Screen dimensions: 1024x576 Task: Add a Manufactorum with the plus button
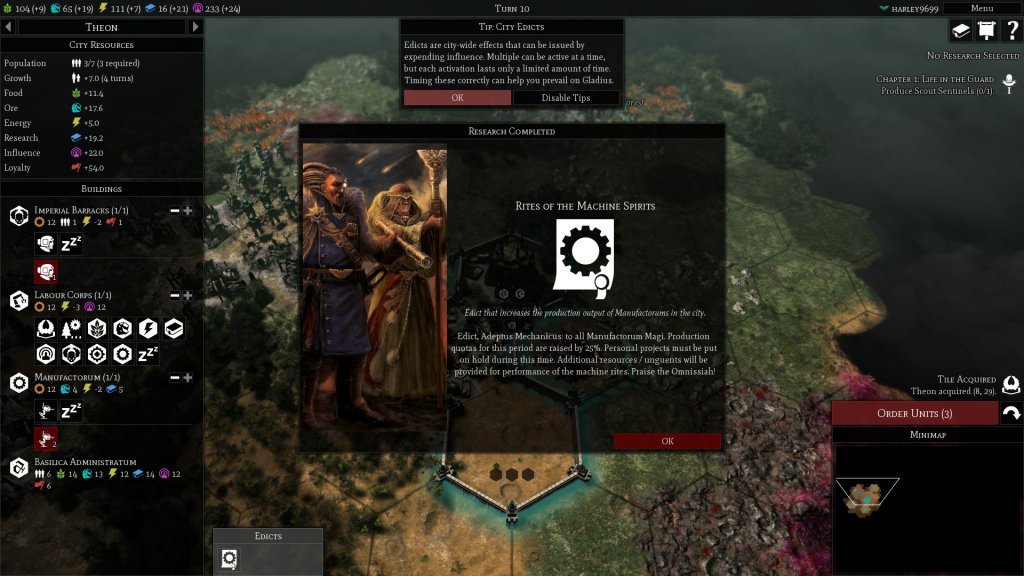187,378
